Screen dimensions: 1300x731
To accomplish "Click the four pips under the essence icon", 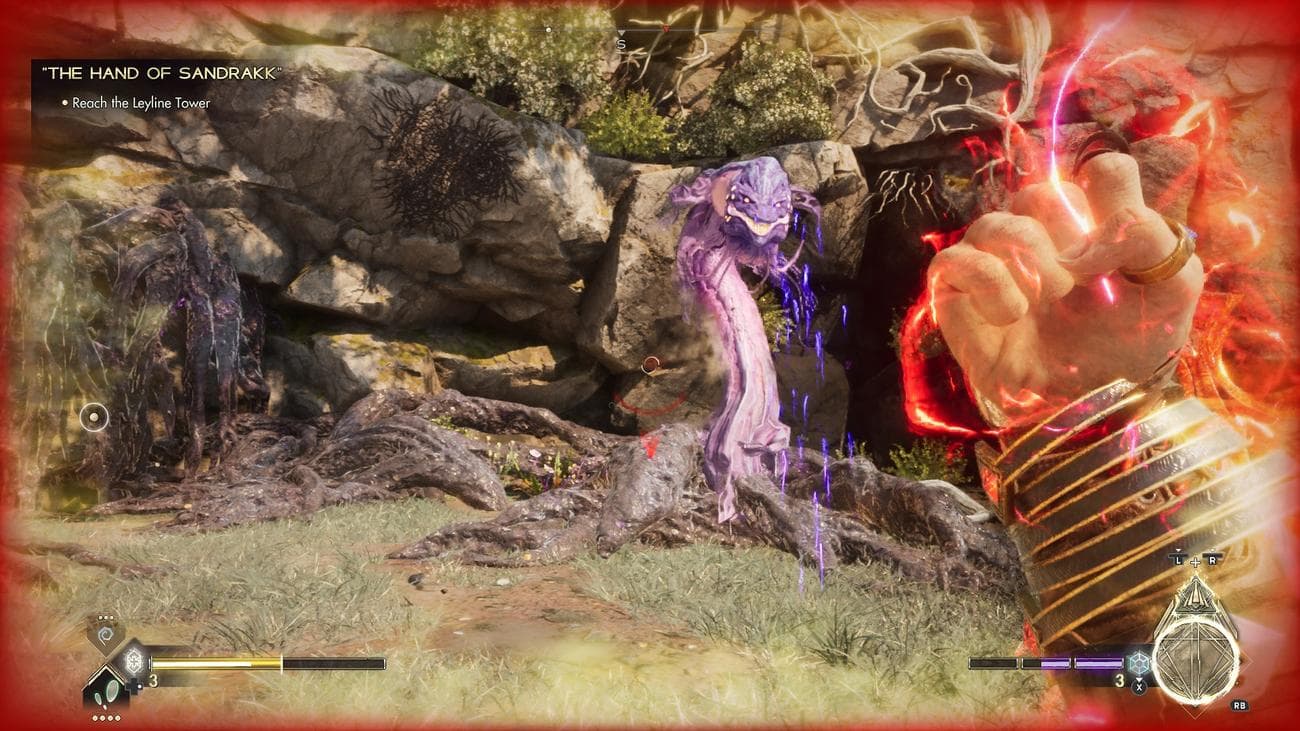I will (107, 716).
